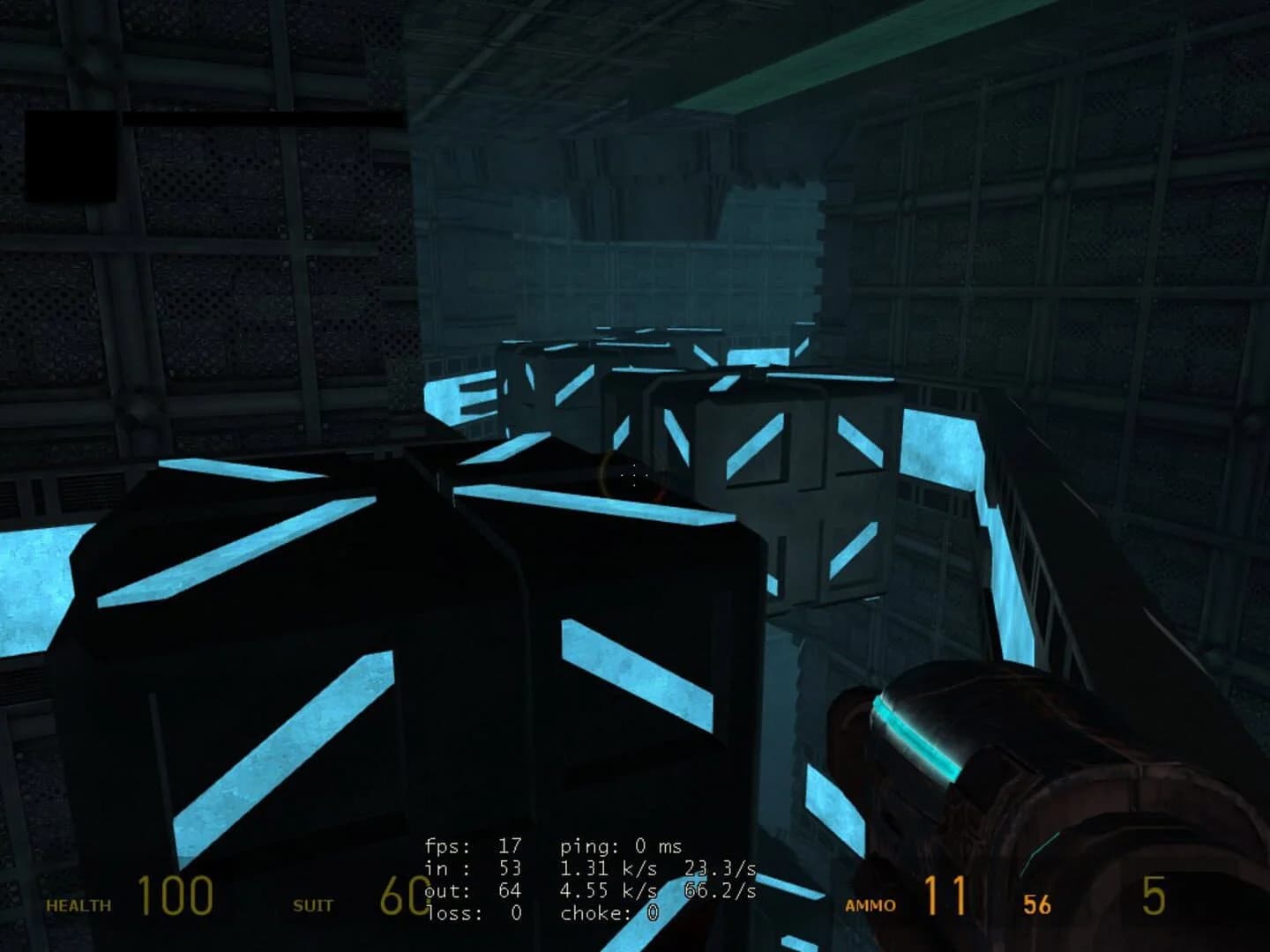The height and width of the screenshot is (952, 1270).
Task: Select the ping readout showing 0 ms
Action: coord(621,844)
